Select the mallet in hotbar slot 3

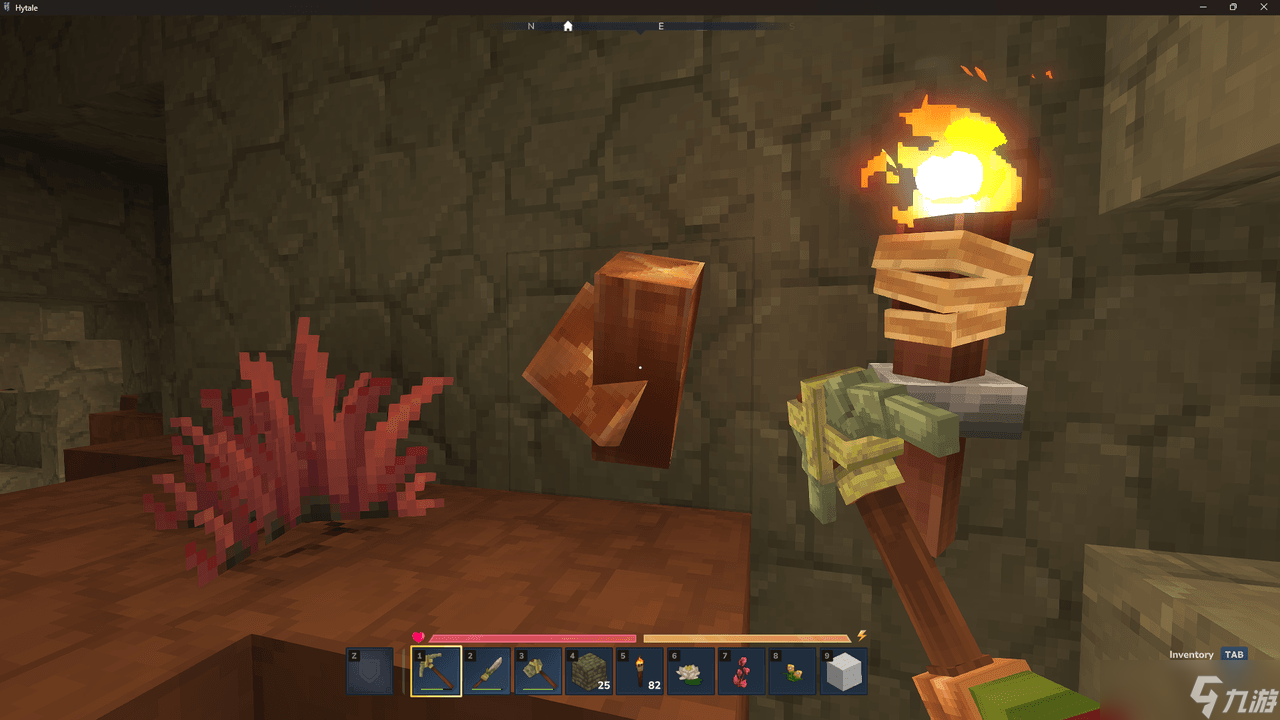[538, 670]
